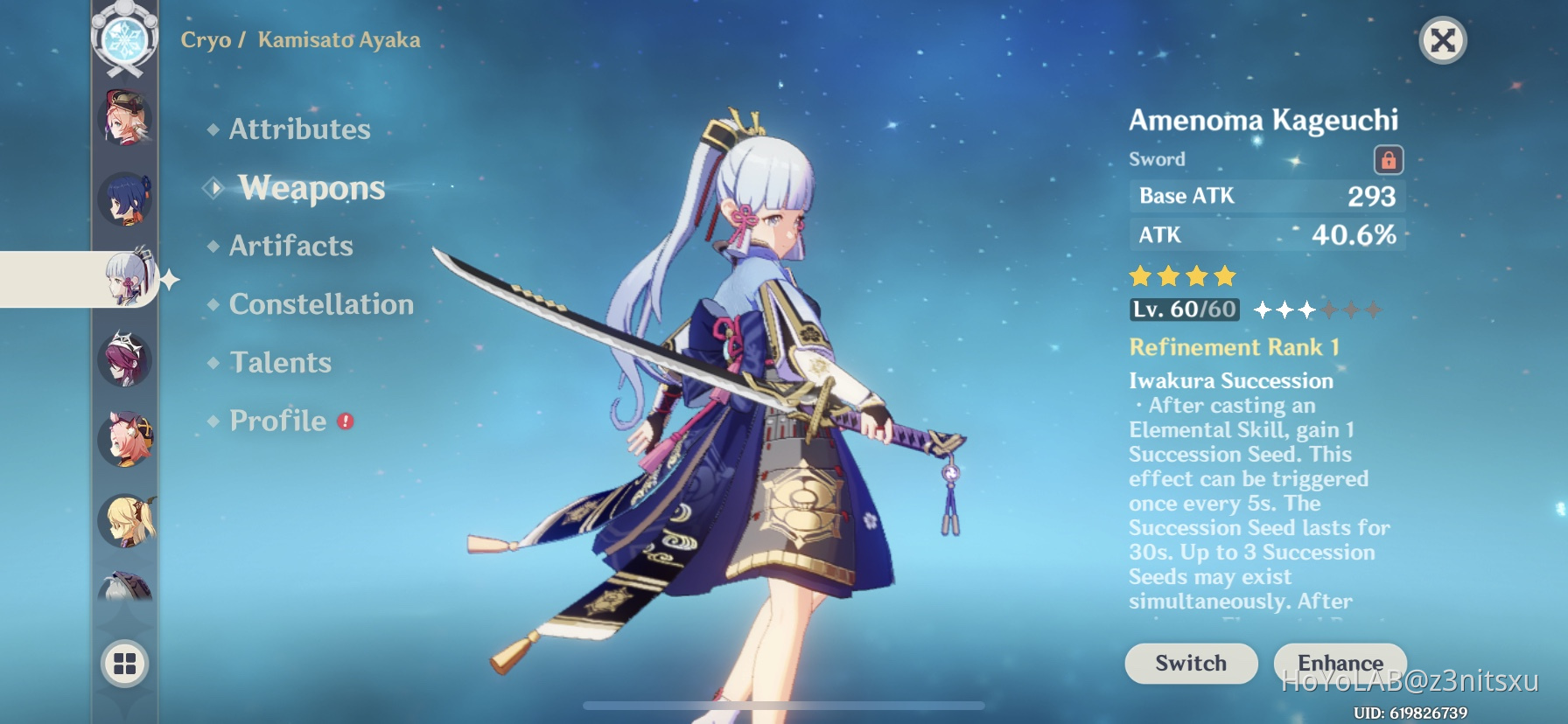Click the Lv. 60/60 level indicator

[x=1184, y=309]
